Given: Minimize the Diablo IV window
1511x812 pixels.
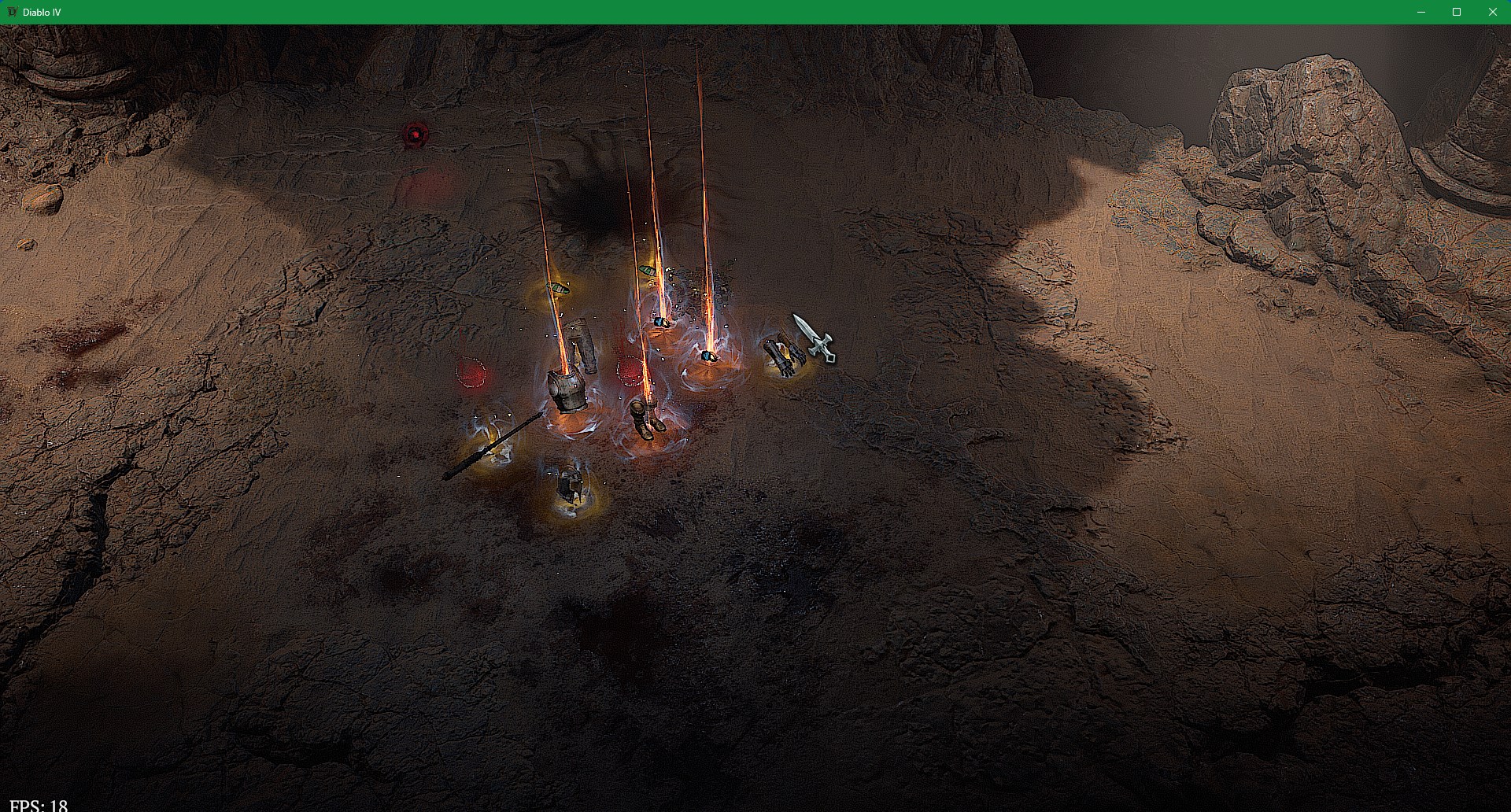Looking at the screenshot, I should click(1421, 12).
